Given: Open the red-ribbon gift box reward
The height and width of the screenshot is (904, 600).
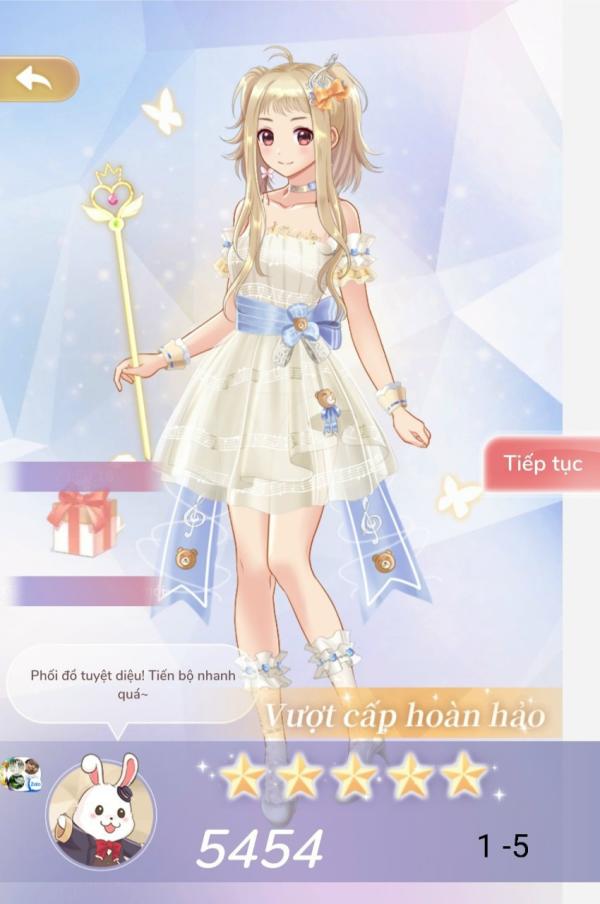Looking at the screenshot, I should 83,522.
